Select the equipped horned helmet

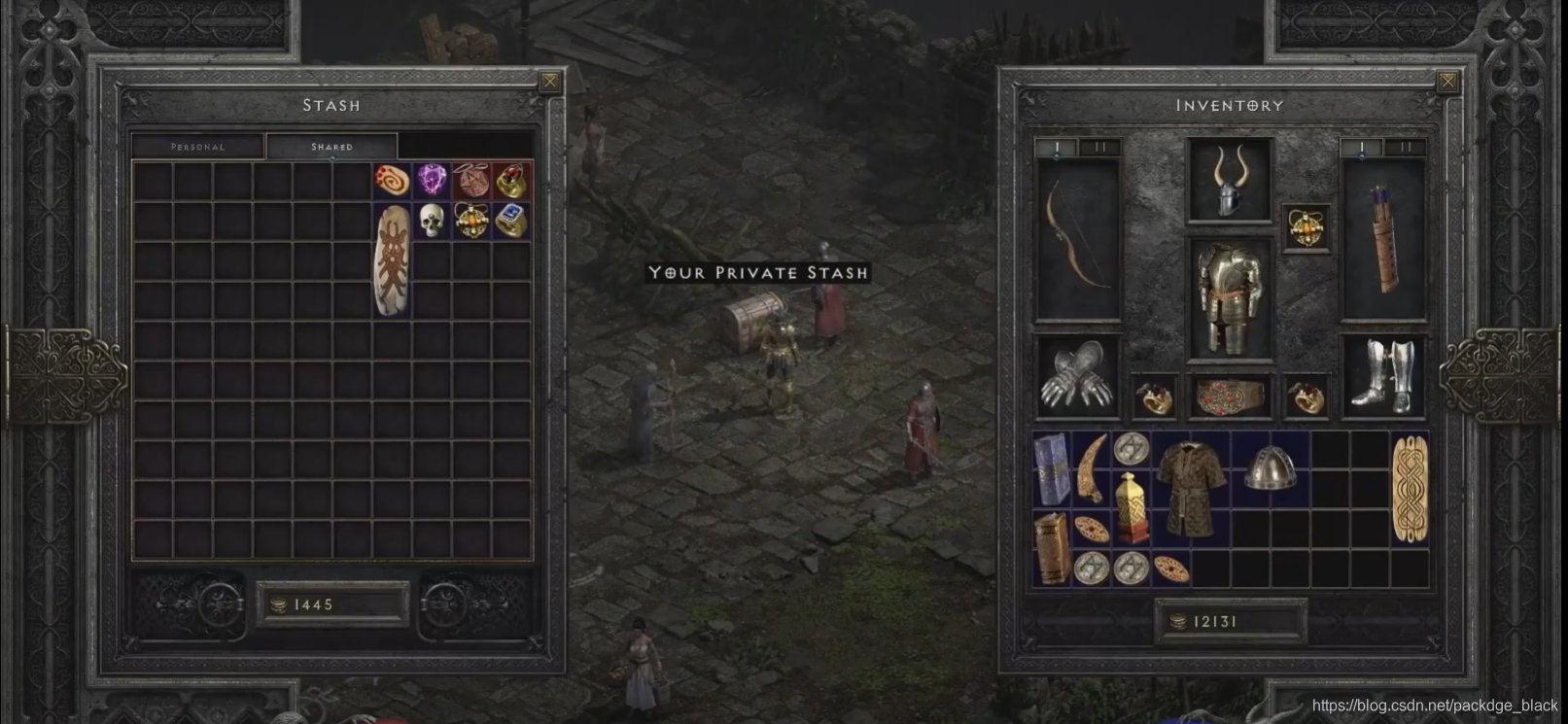tap(1229, 181)
